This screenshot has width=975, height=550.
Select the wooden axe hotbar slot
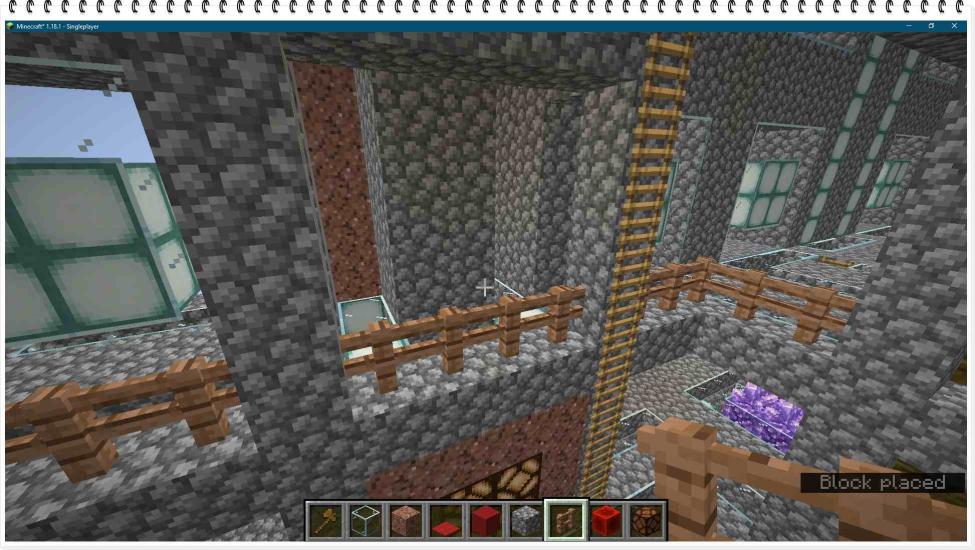(x=326, y=520)
